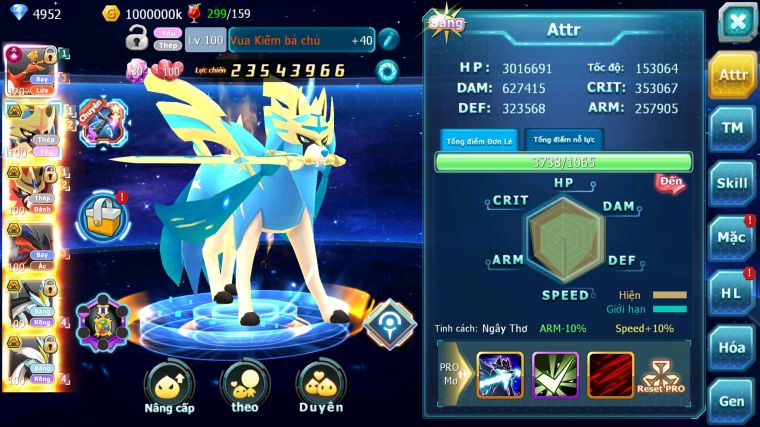Switch to the TM tab
The width and height of the screenshot is (760, 427).
[732, 129]
